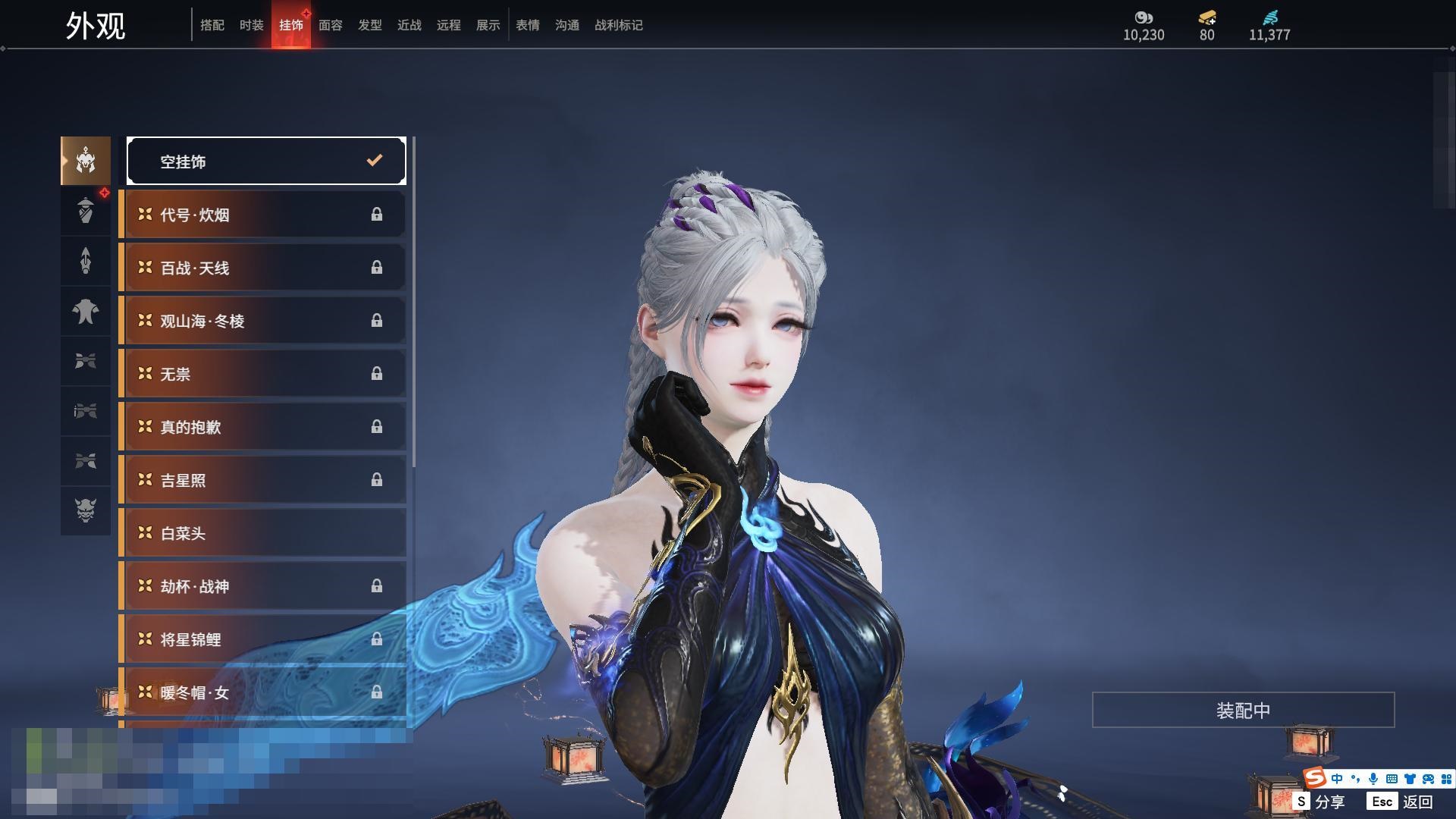Click the 返回 back button
The image size is (1456, 819).
coord(1401,802)
